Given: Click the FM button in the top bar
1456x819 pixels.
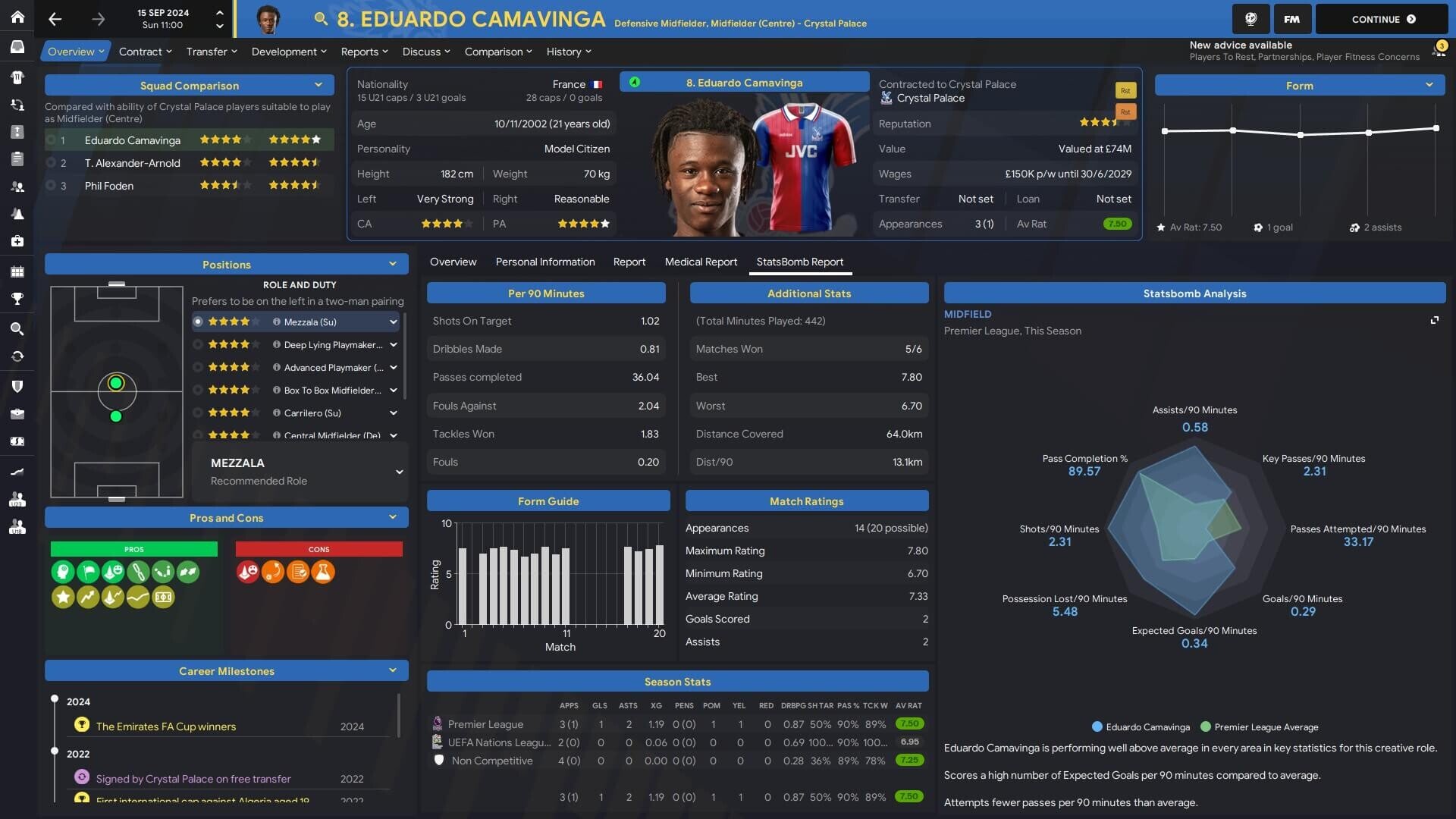Looking at the screenshot, I should [1291, 19].
